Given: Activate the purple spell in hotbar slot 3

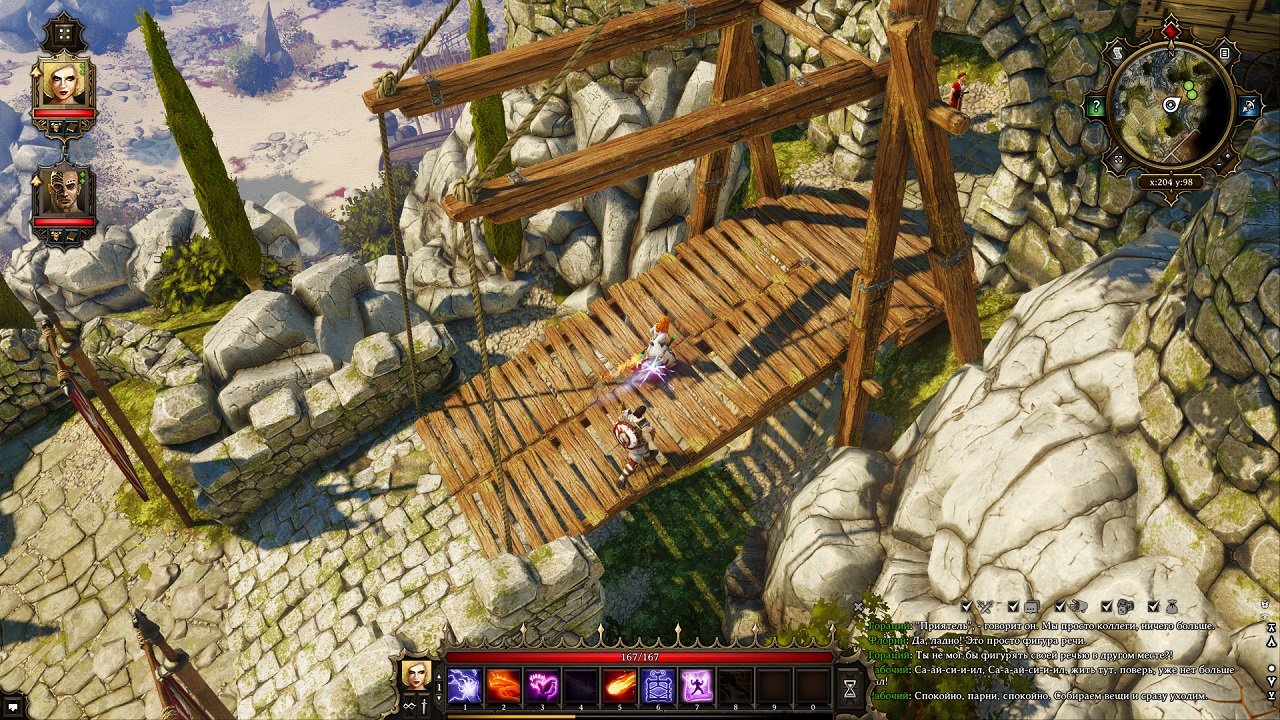Looking at the screenshot, I should pos(542,686).
